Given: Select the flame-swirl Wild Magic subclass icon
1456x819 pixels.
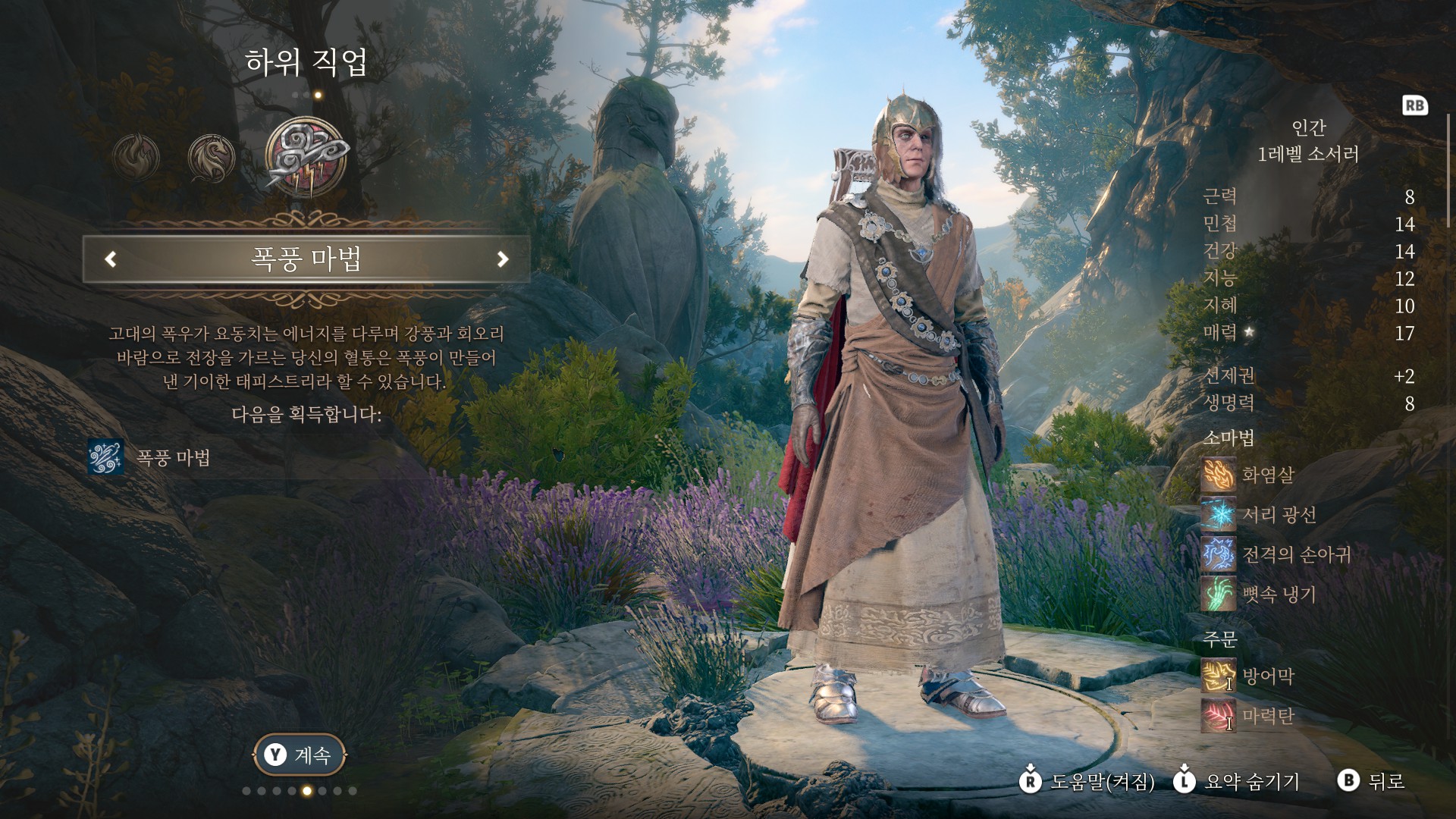Looking at the screenshot, I should point(136,158).
